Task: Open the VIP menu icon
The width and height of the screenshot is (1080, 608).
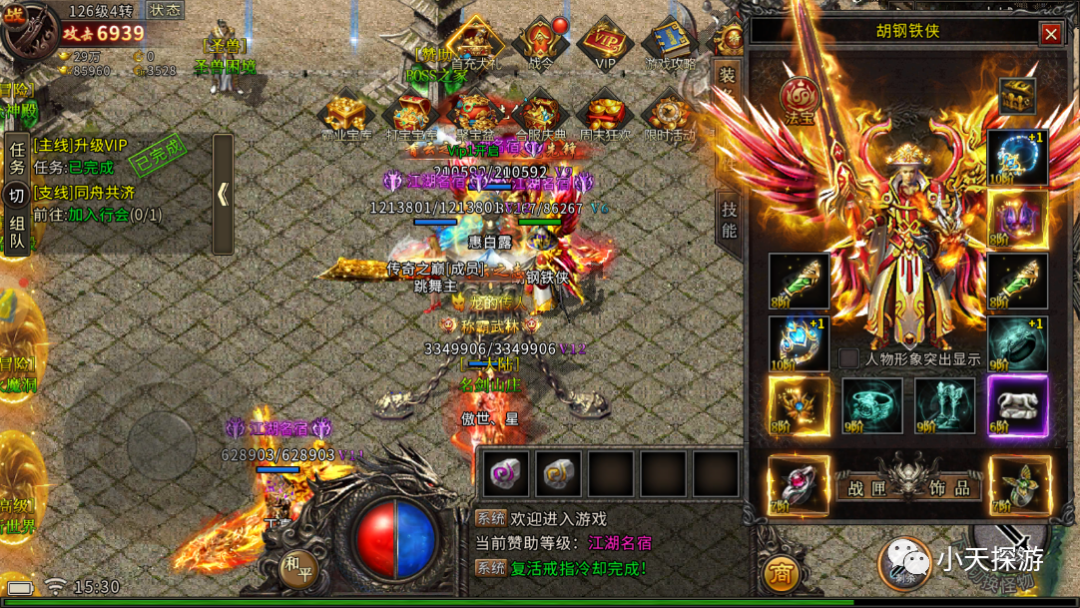Action: coord(605,42)
